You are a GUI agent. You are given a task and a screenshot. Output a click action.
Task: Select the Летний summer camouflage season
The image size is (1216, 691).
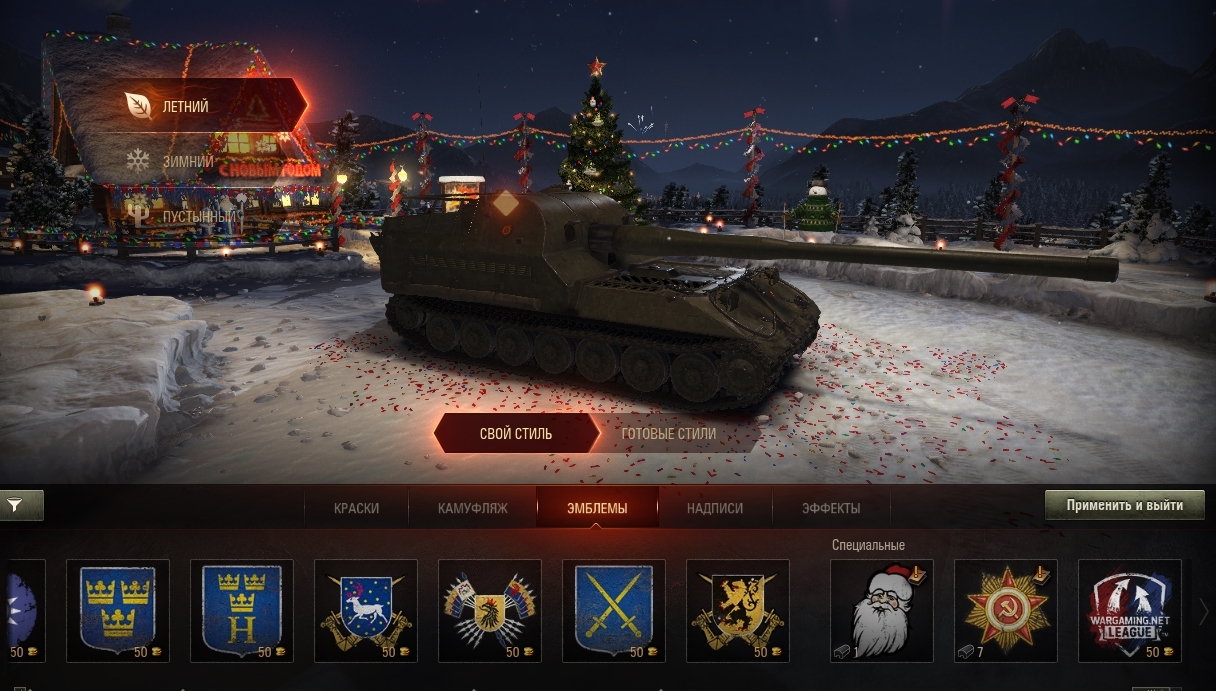[186, 105]
